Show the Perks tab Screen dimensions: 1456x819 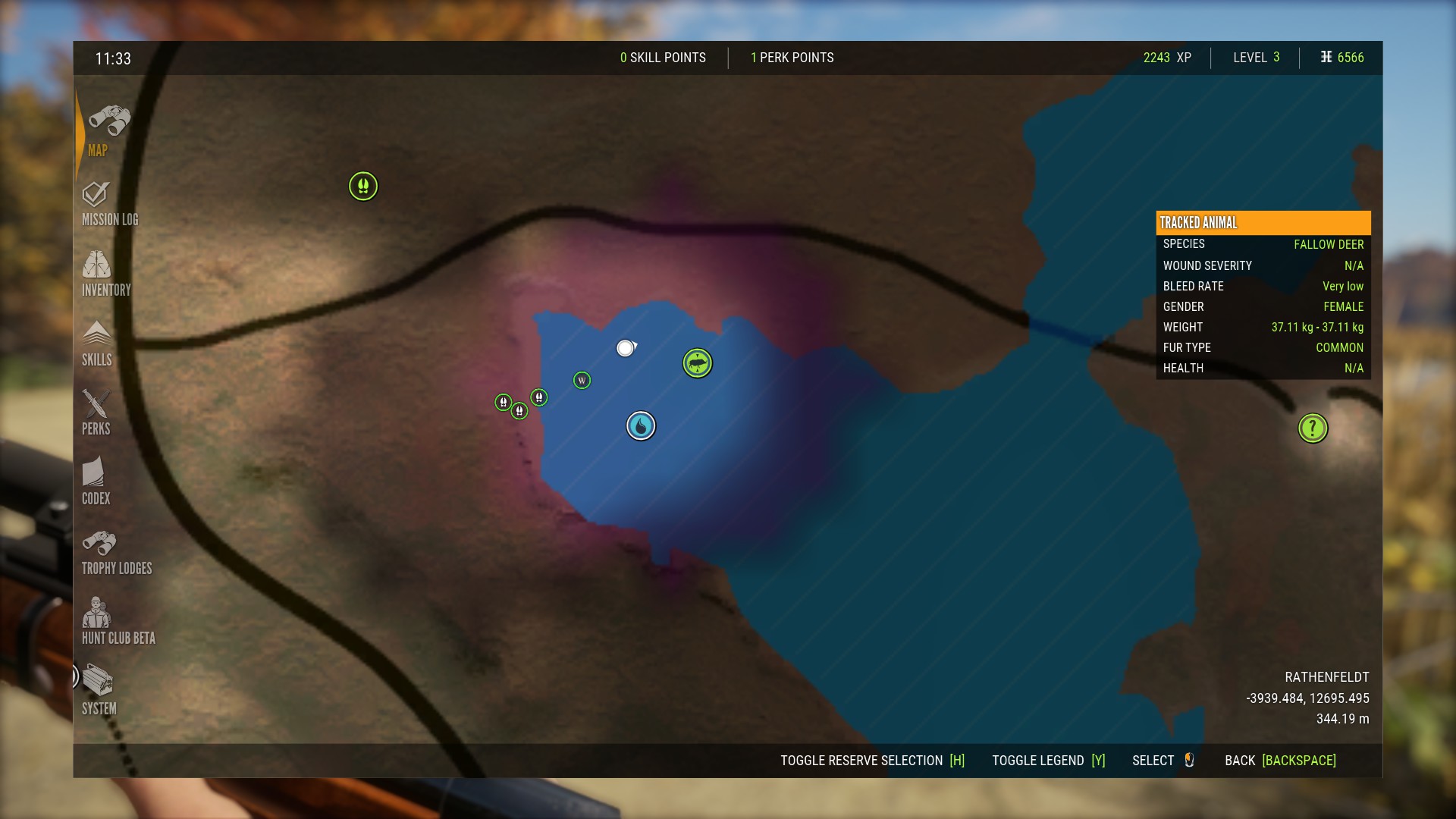(96, 413)
